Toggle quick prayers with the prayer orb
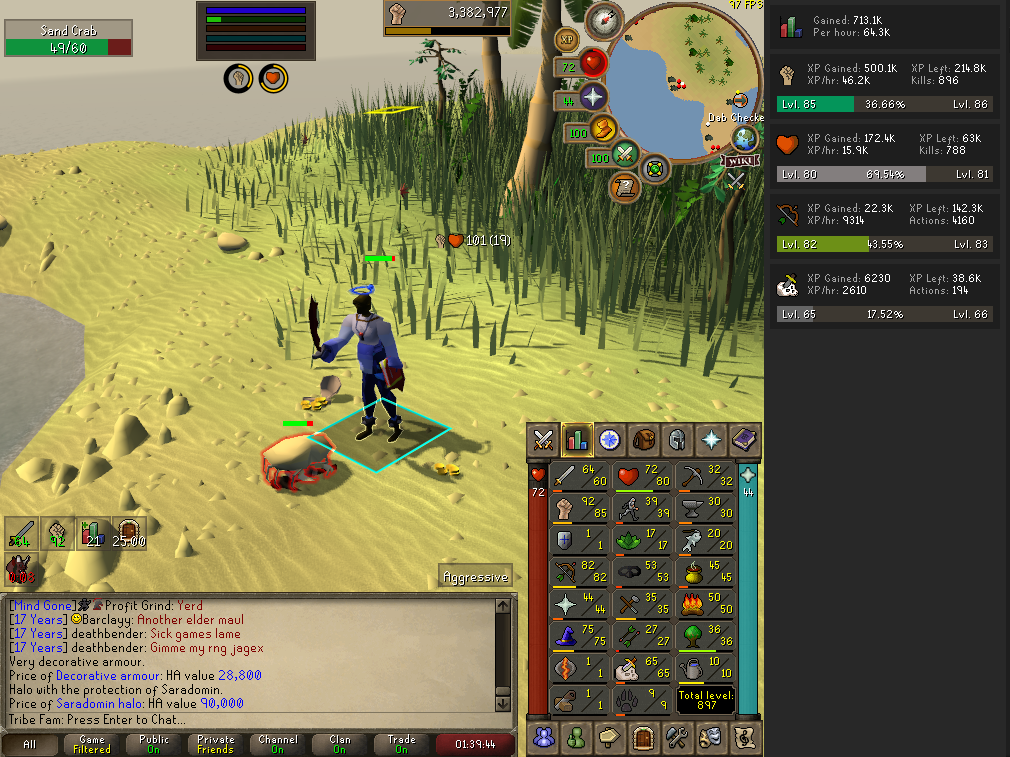 tap(593, 97)
